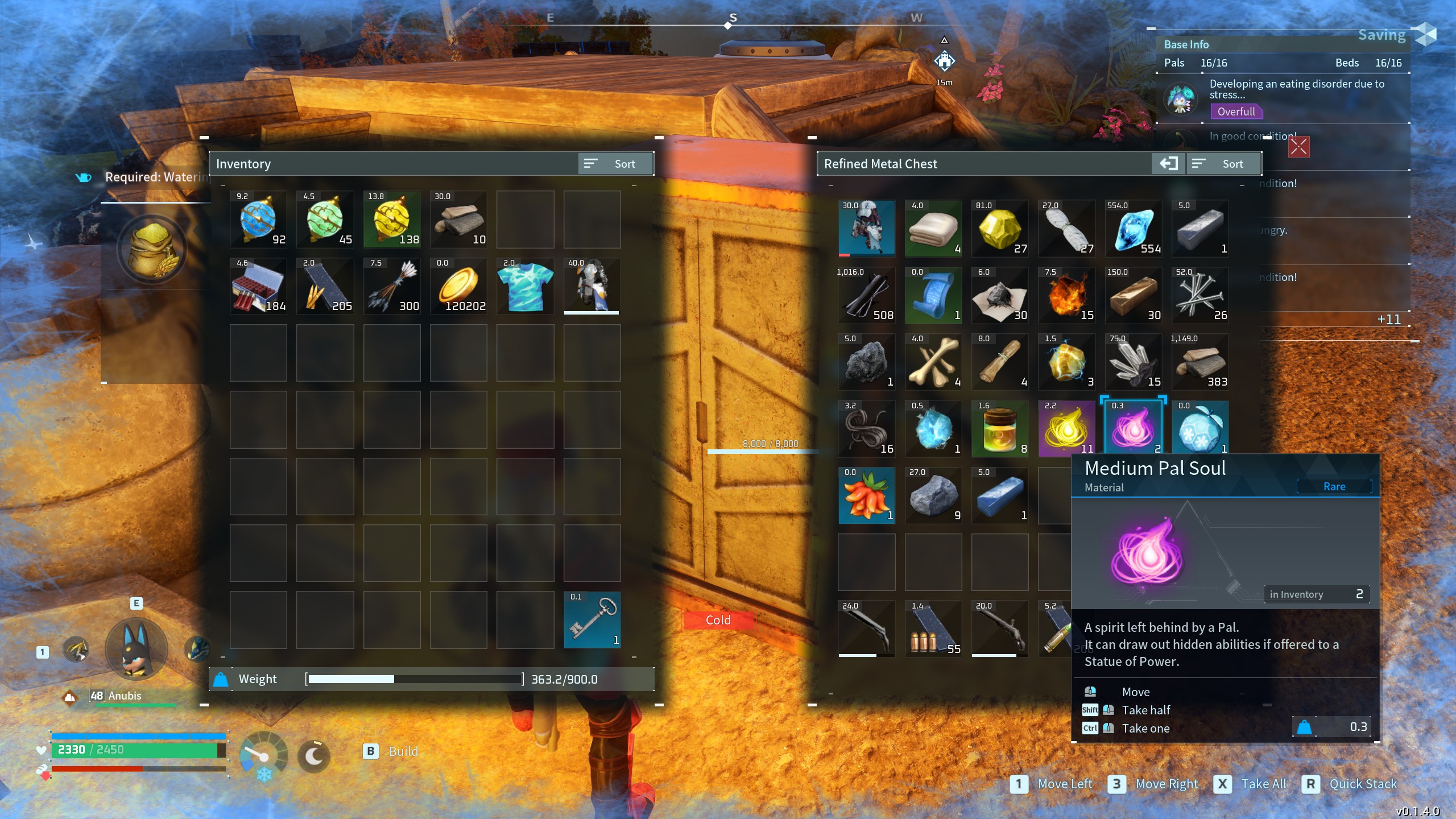Take the blue crystal stack of 554
The image size is (1456, 819).
tap(1133, 228)
